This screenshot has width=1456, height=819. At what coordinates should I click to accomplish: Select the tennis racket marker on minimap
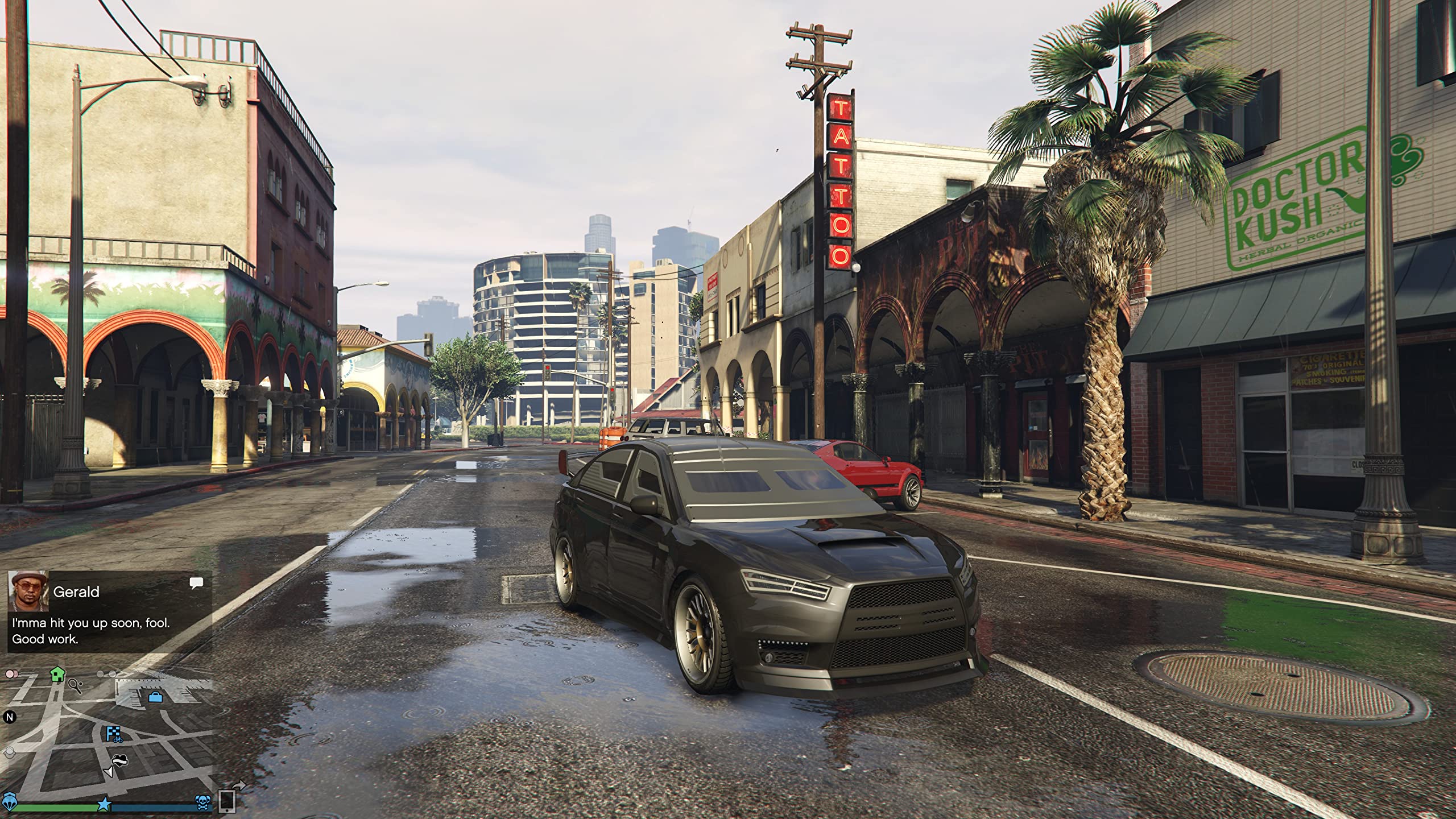click(x=76, y=686)
